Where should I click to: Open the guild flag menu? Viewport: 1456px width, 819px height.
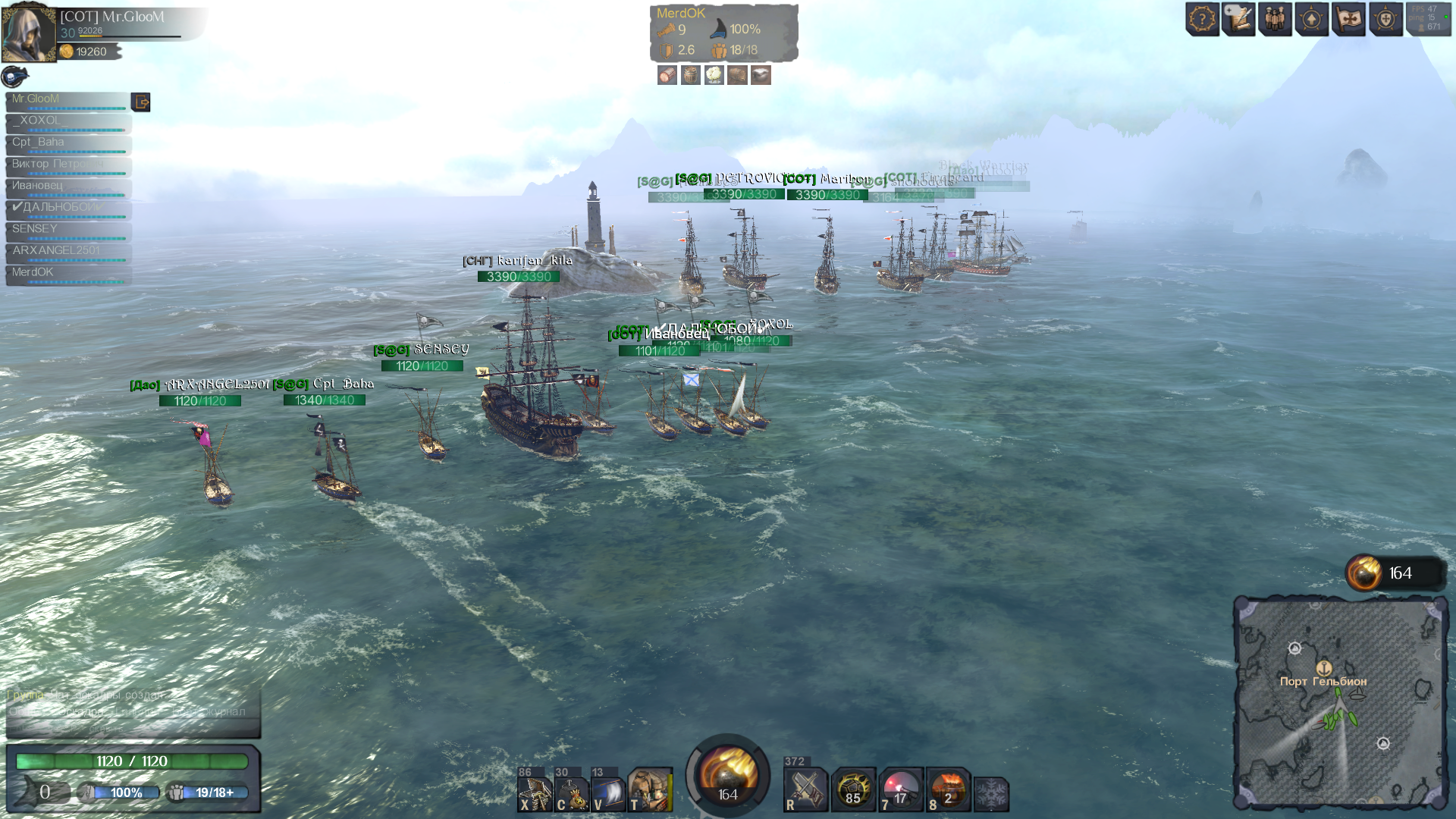(1348, 19)
